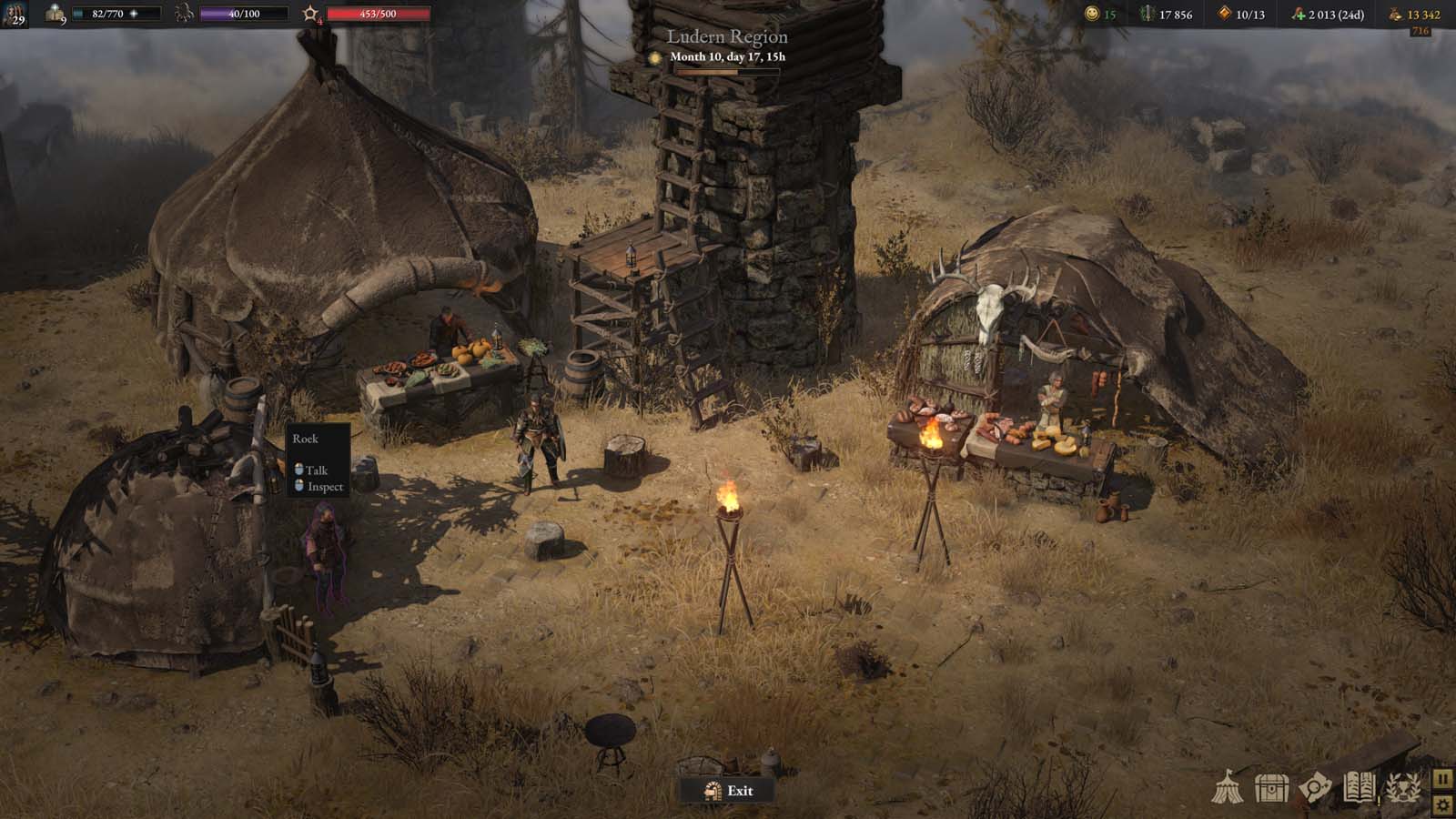The image size is (1456, 819).
Task: Choose Inspect in Roek's context menu
Action: click(x=324, y=488)
